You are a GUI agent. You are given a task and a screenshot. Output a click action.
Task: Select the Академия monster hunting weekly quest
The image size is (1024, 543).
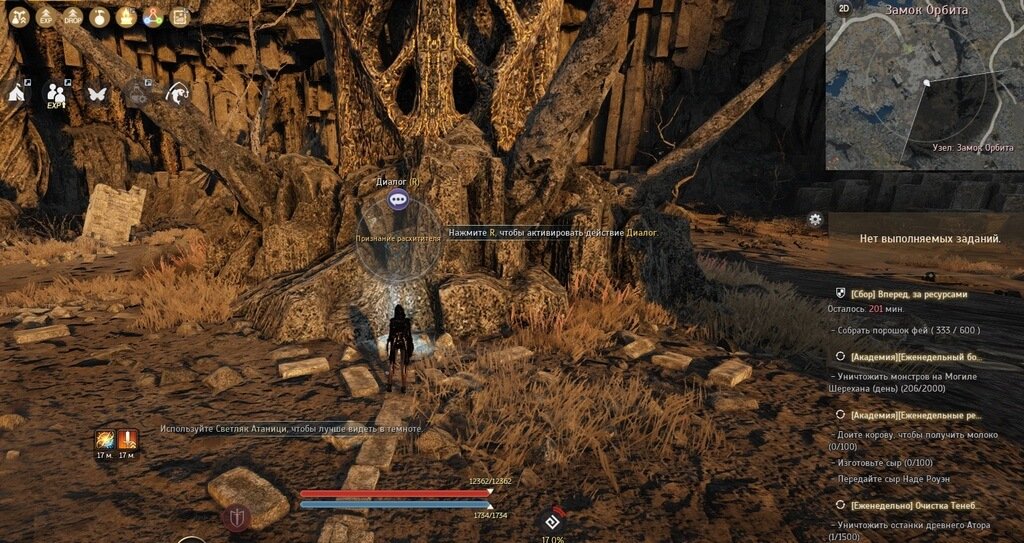[x=916, y=356]
